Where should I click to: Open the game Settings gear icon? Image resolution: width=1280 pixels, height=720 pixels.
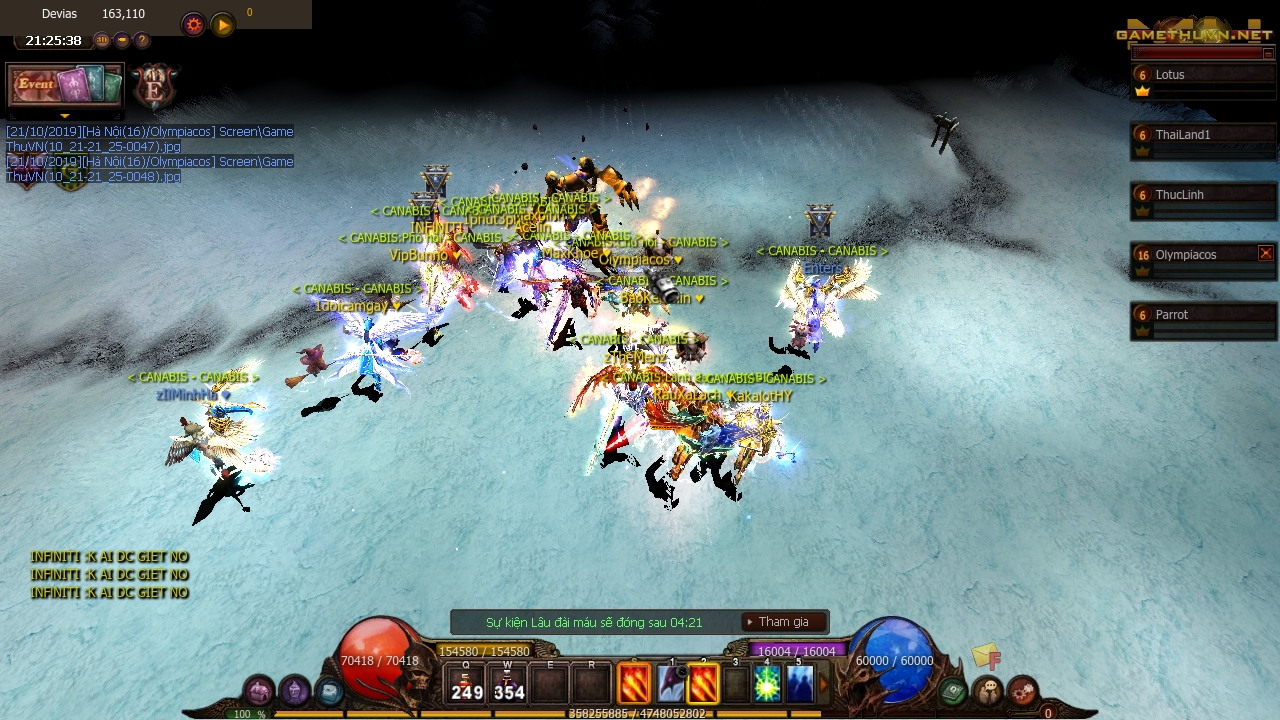click(193, 25)
